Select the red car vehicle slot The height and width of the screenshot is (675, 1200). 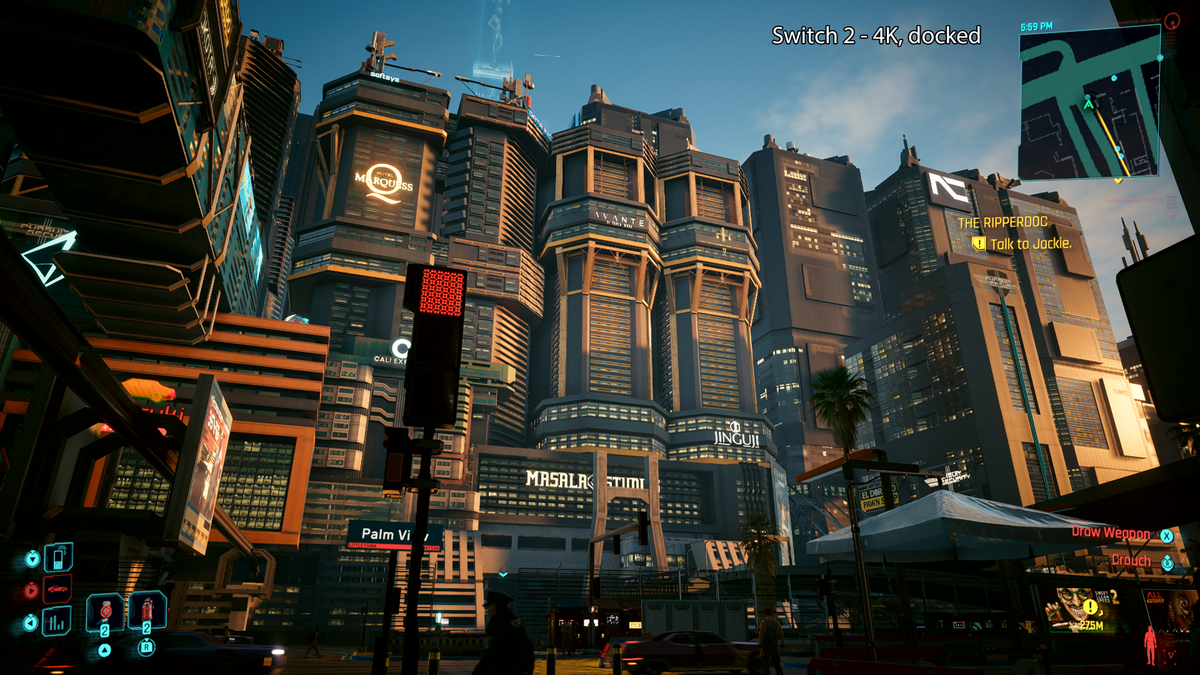[58, 589]
